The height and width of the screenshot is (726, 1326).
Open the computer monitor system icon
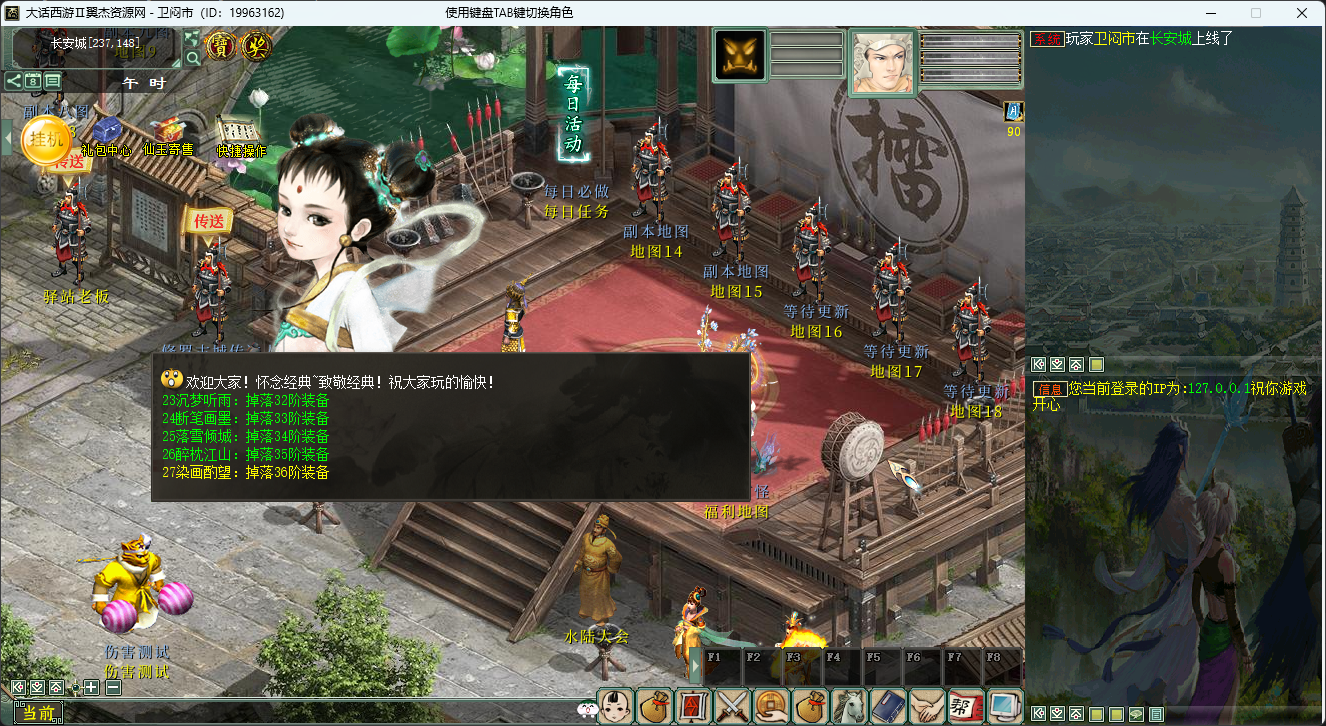click(x=1004, y=706)
